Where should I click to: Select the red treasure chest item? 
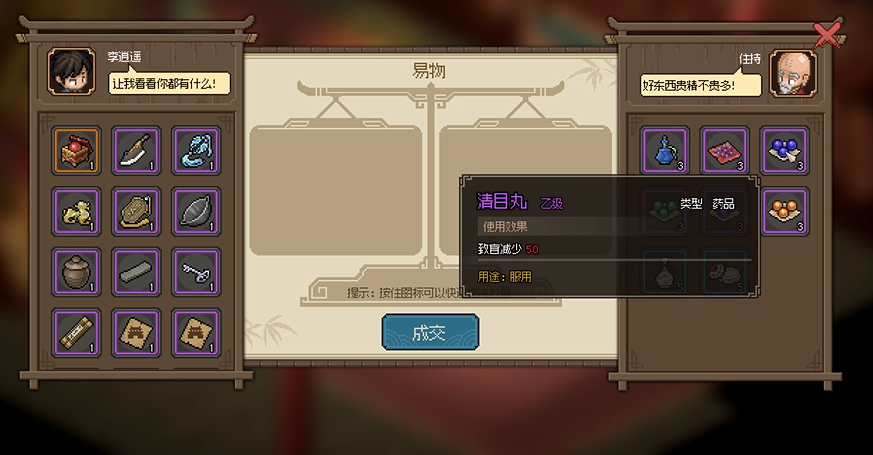point(76,150)
